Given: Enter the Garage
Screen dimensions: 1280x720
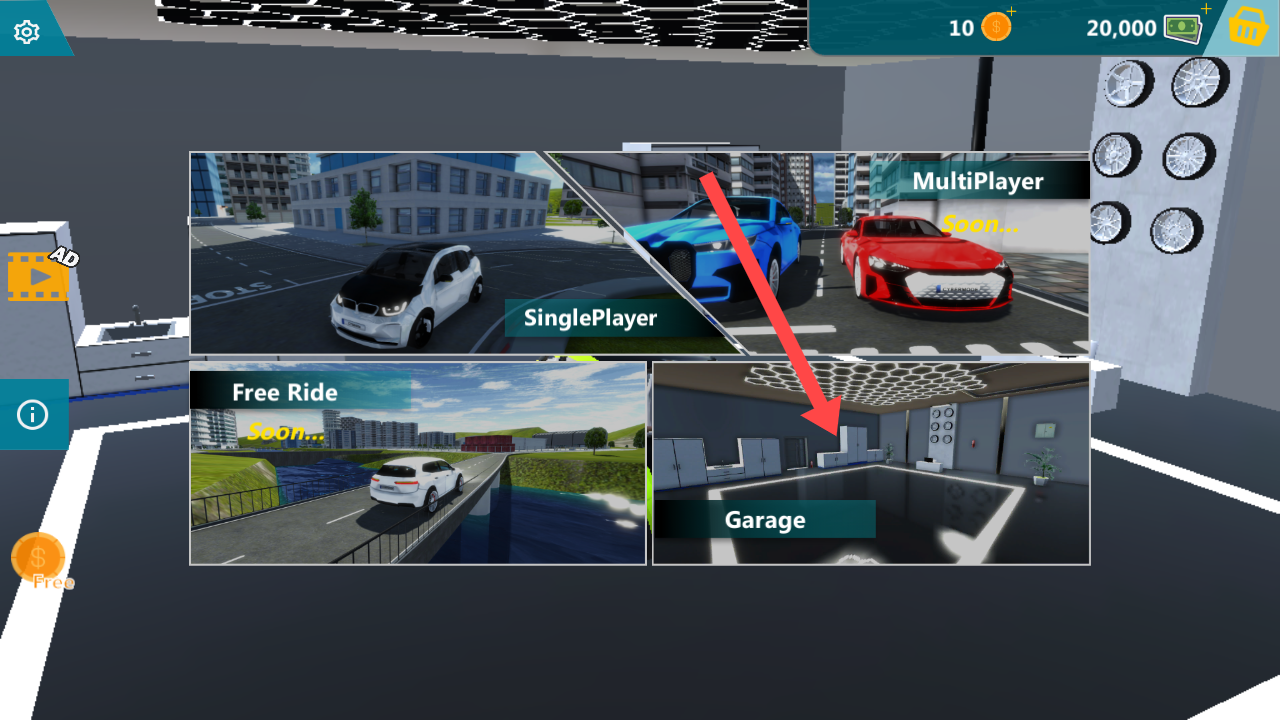Looking at the screenshot, I should pos(870,465).
